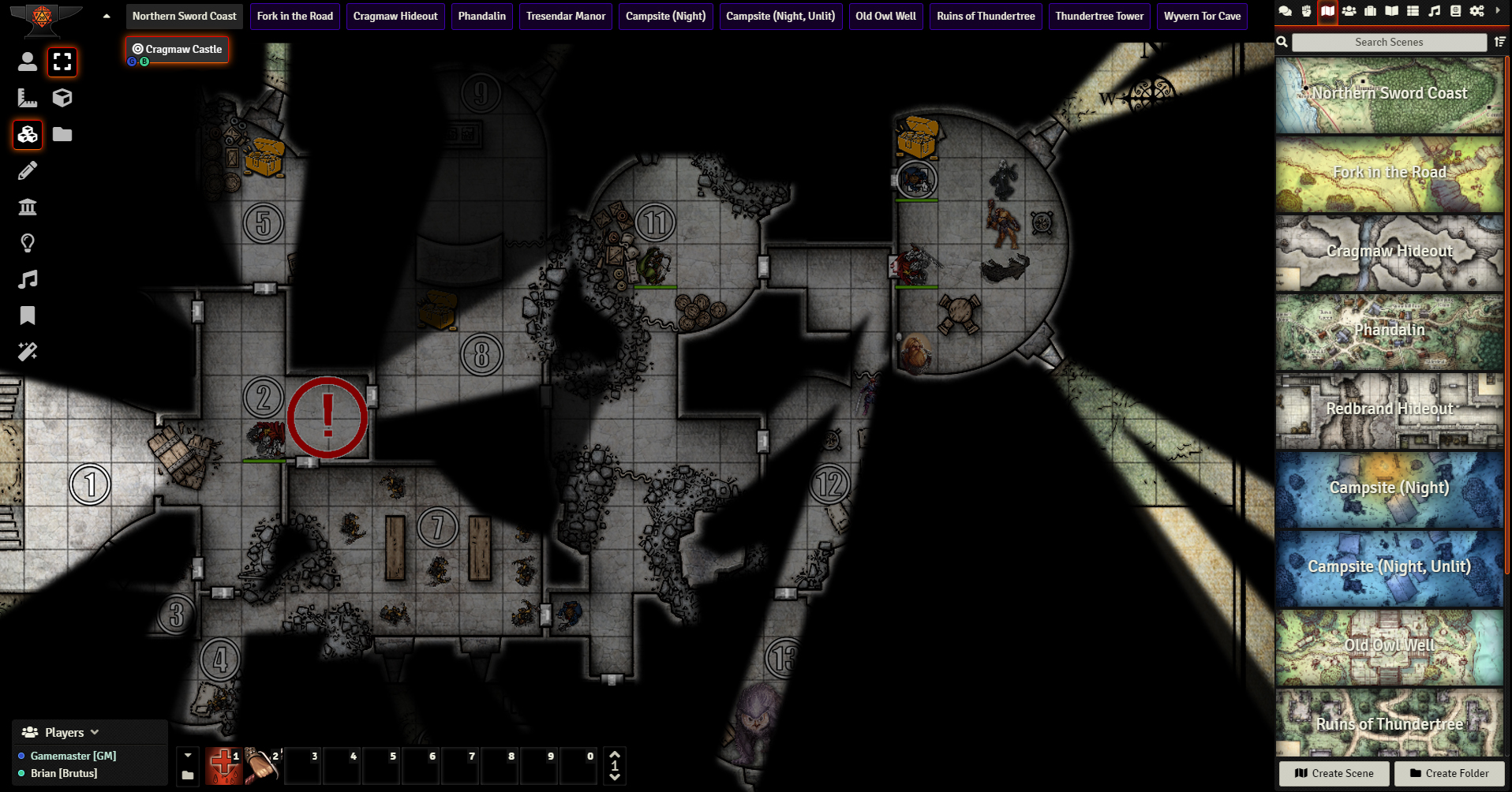Open the Measurement Controls ruler tool

[x=28, y=98]
